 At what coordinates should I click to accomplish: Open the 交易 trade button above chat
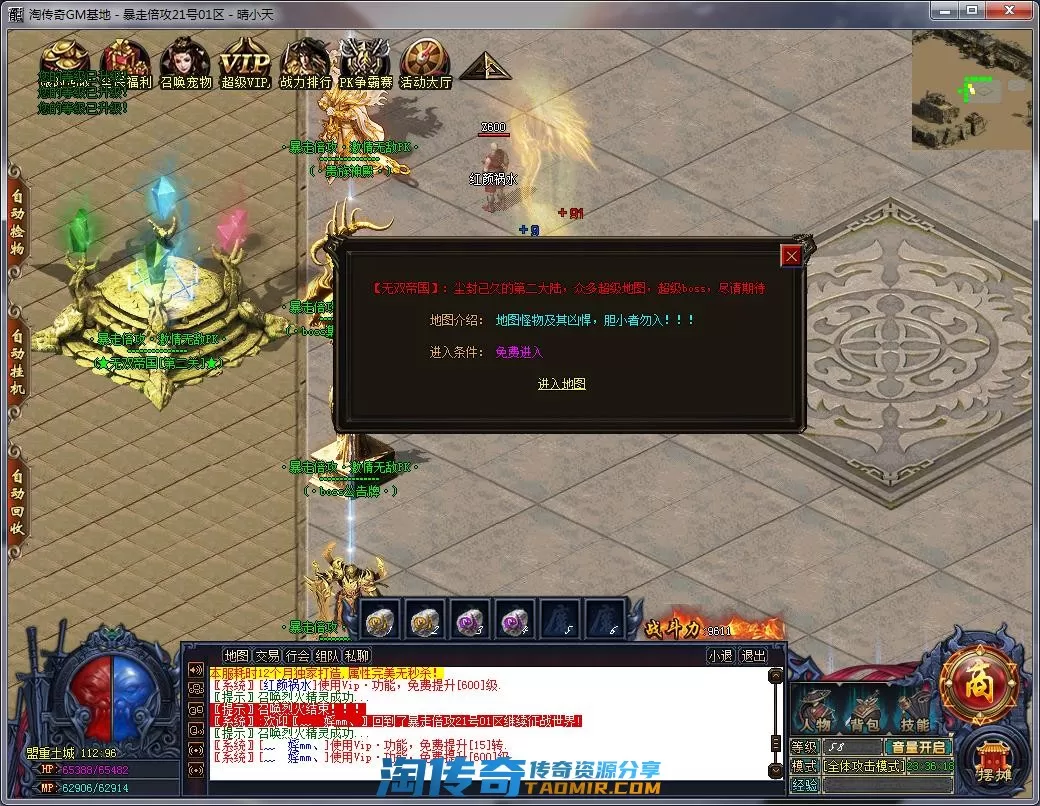(x=267, y=656)
